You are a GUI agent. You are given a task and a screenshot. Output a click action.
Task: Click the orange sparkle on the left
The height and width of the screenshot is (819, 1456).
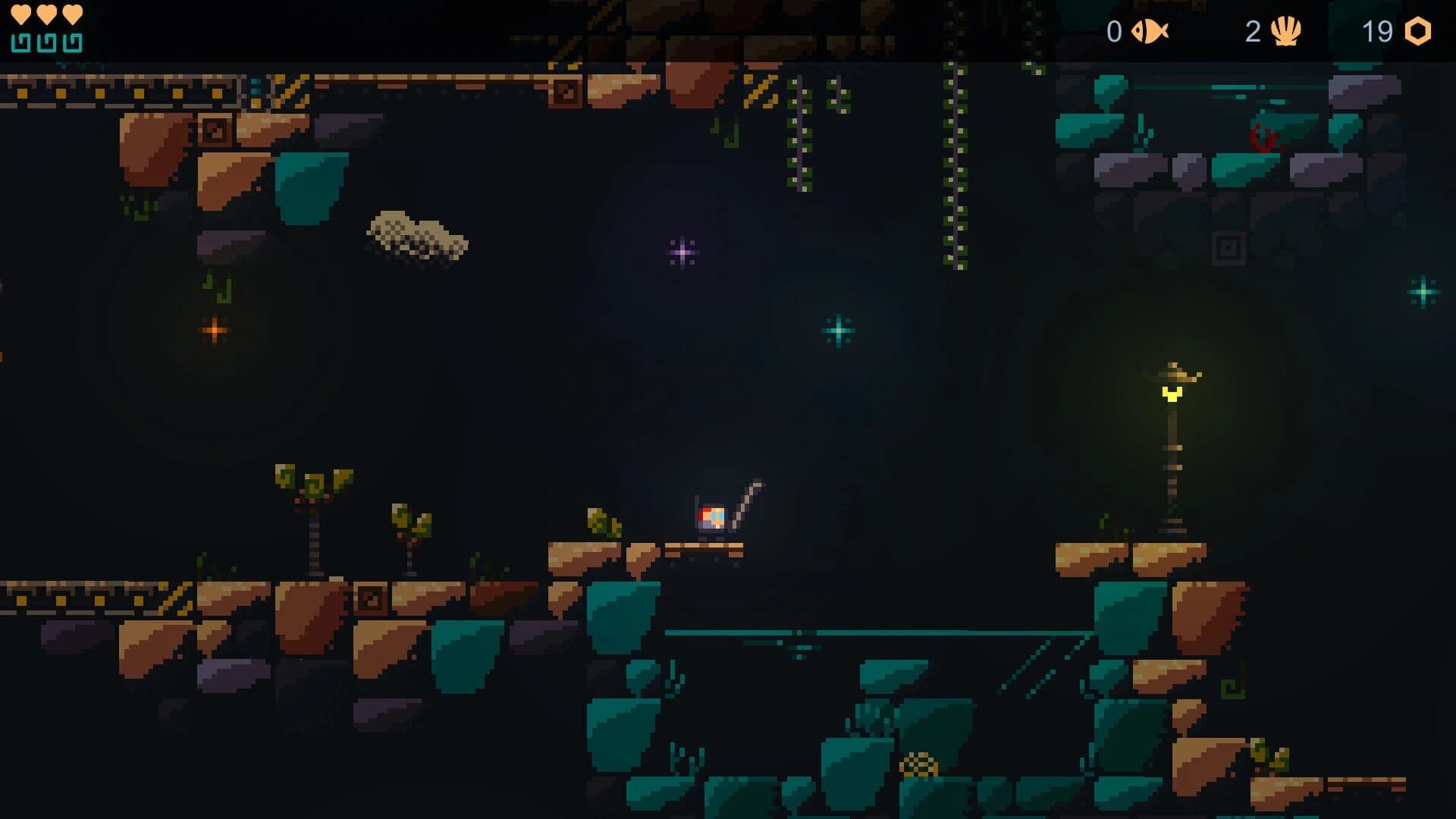click(x=214, y=329)
